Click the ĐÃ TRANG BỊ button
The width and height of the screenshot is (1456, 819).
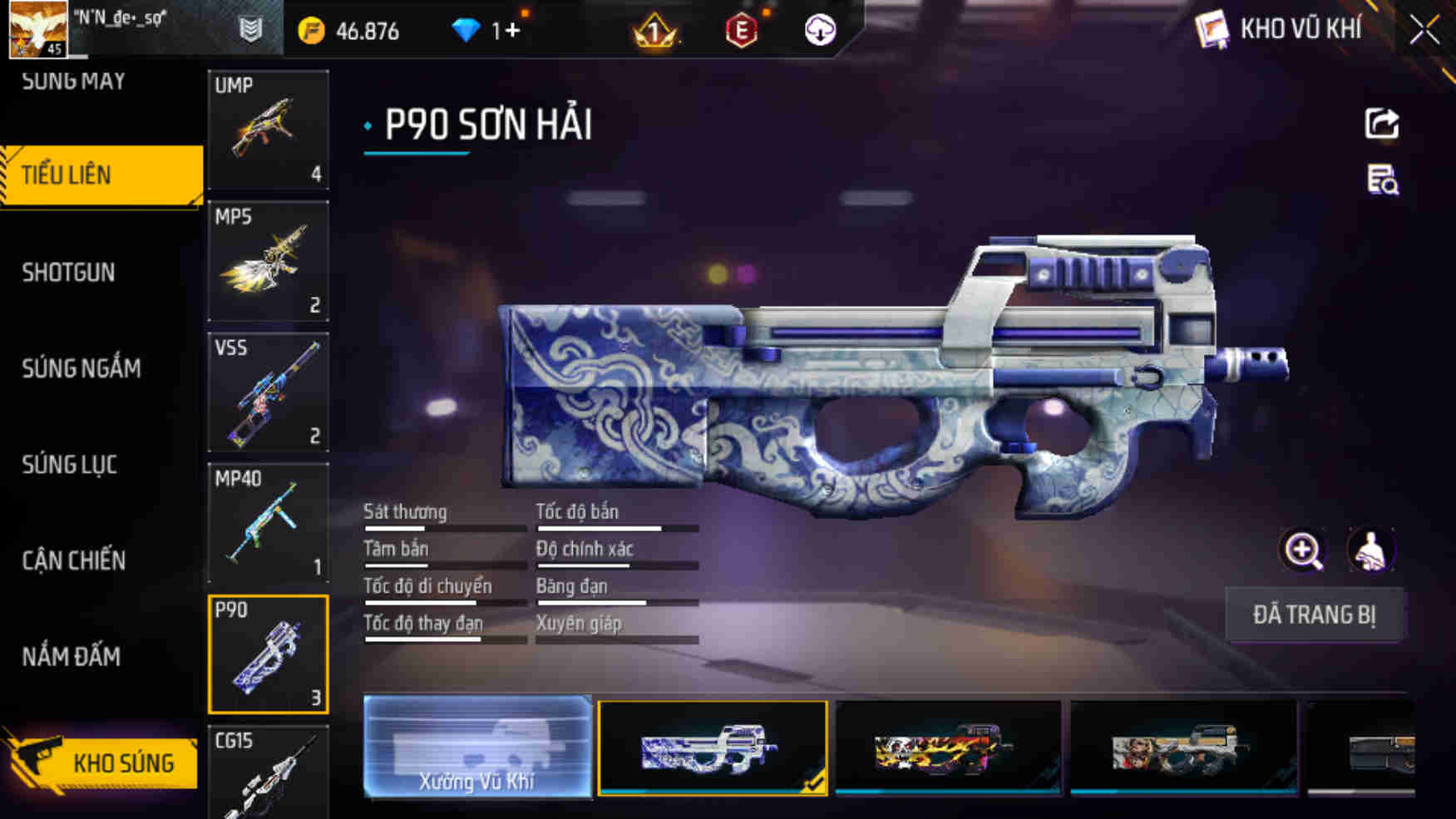1314,615
